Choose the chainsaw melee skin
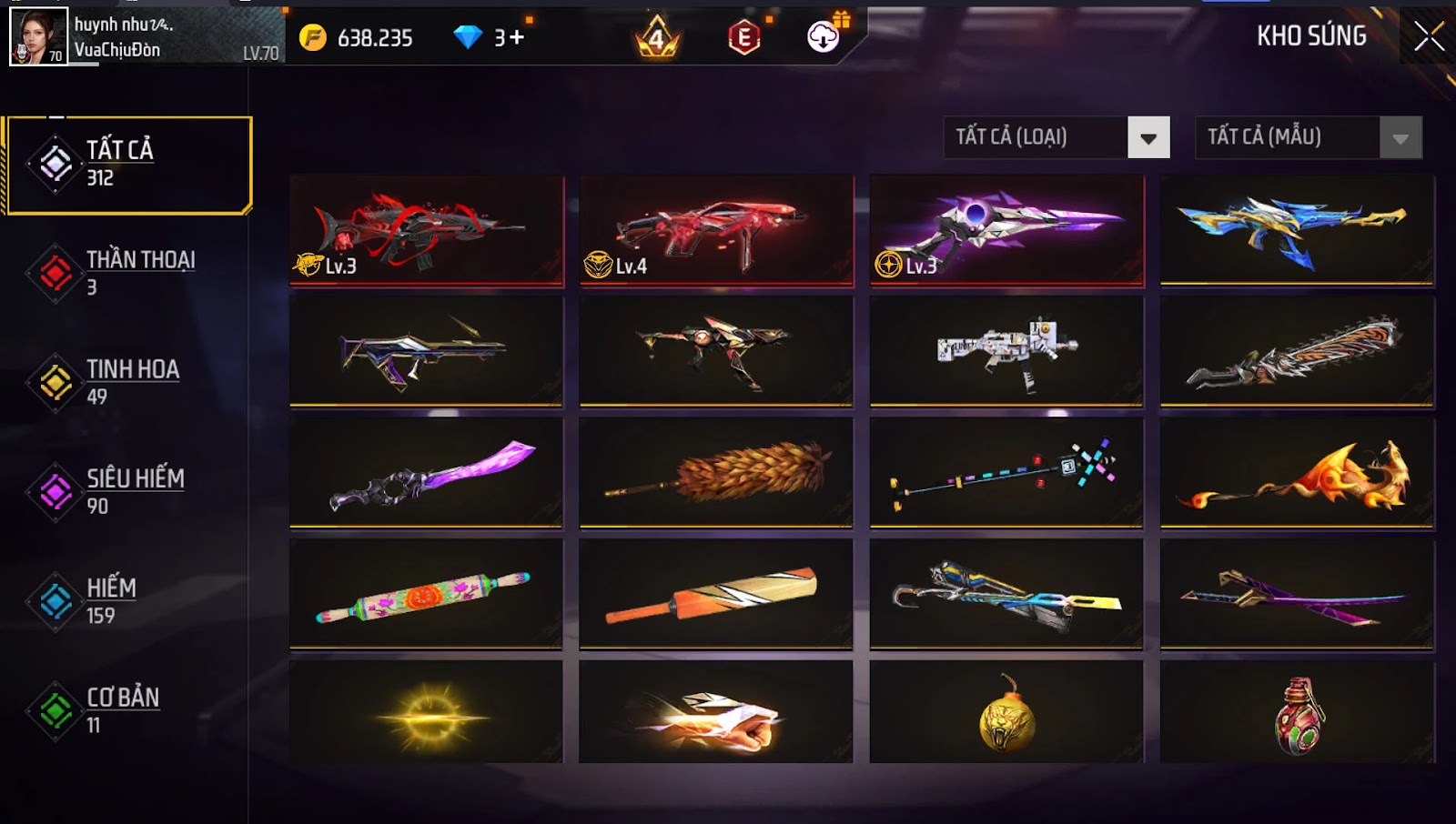Screen dimensions: 1456x824 pyautogui.click(x=1297, y=351)
